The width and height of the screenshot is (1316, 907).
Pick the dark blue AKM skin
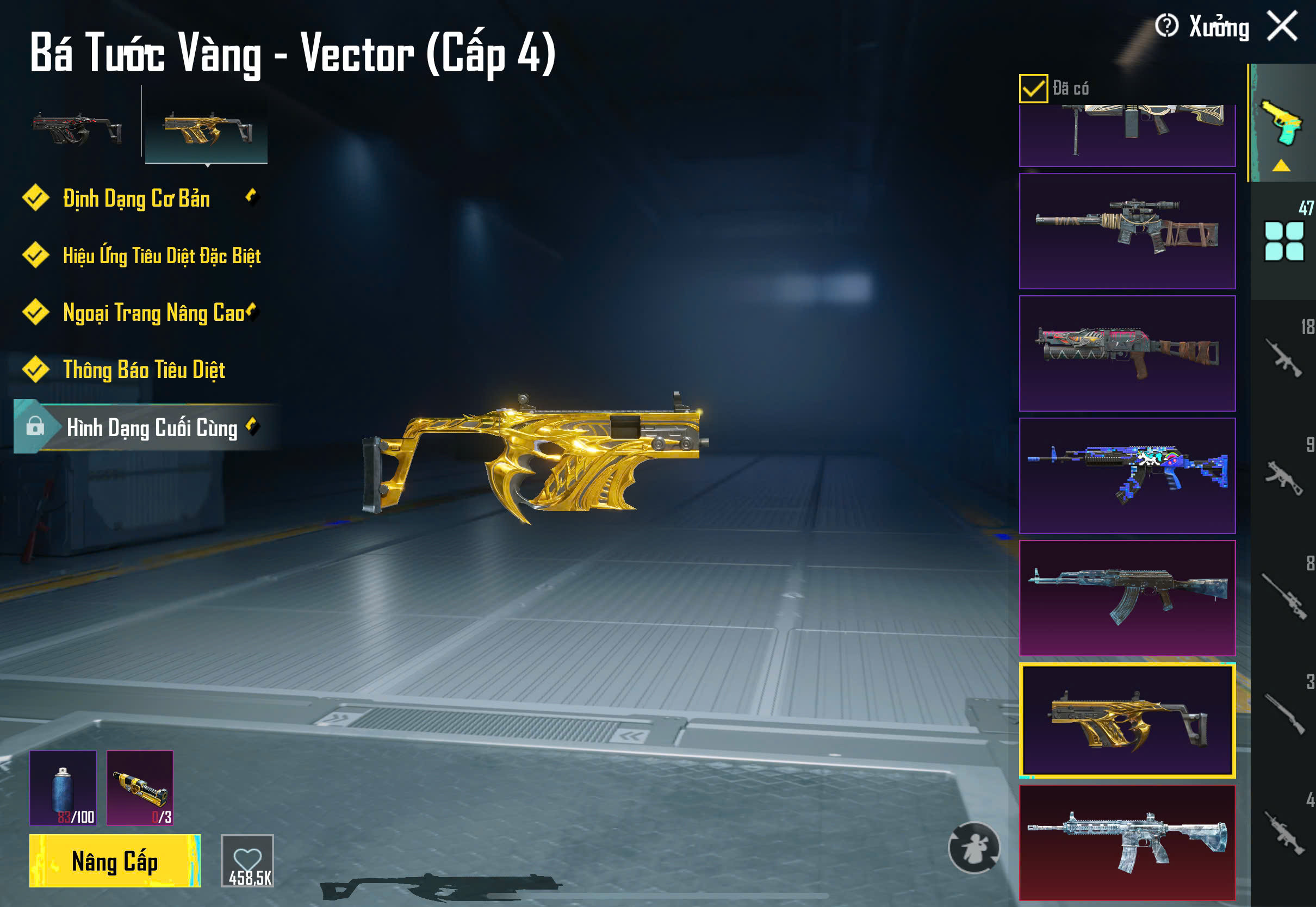1127,598
